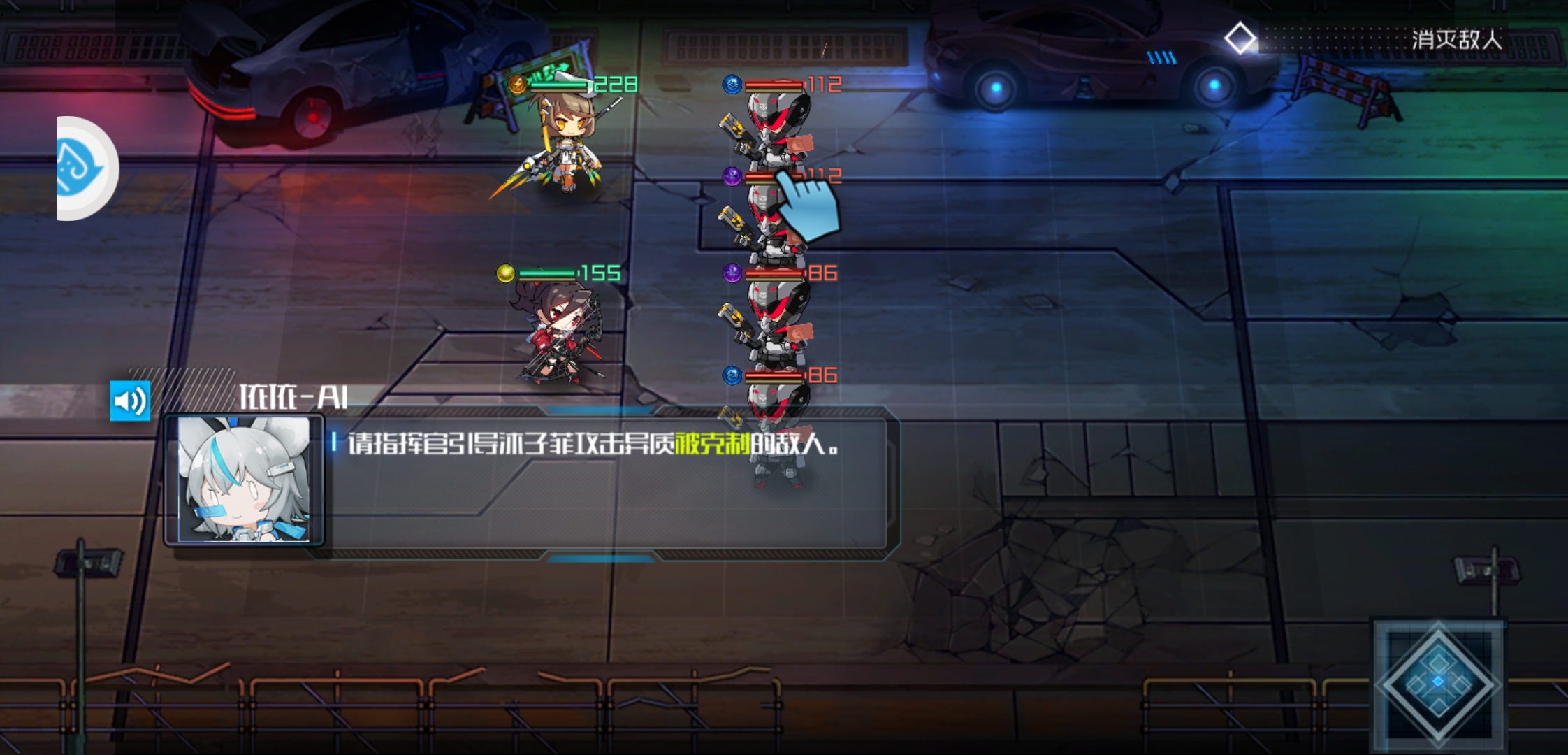This screenshot has height=755, width=1568.
Task: Toggle the dialogue voice speaker icon
Action: 130,401
